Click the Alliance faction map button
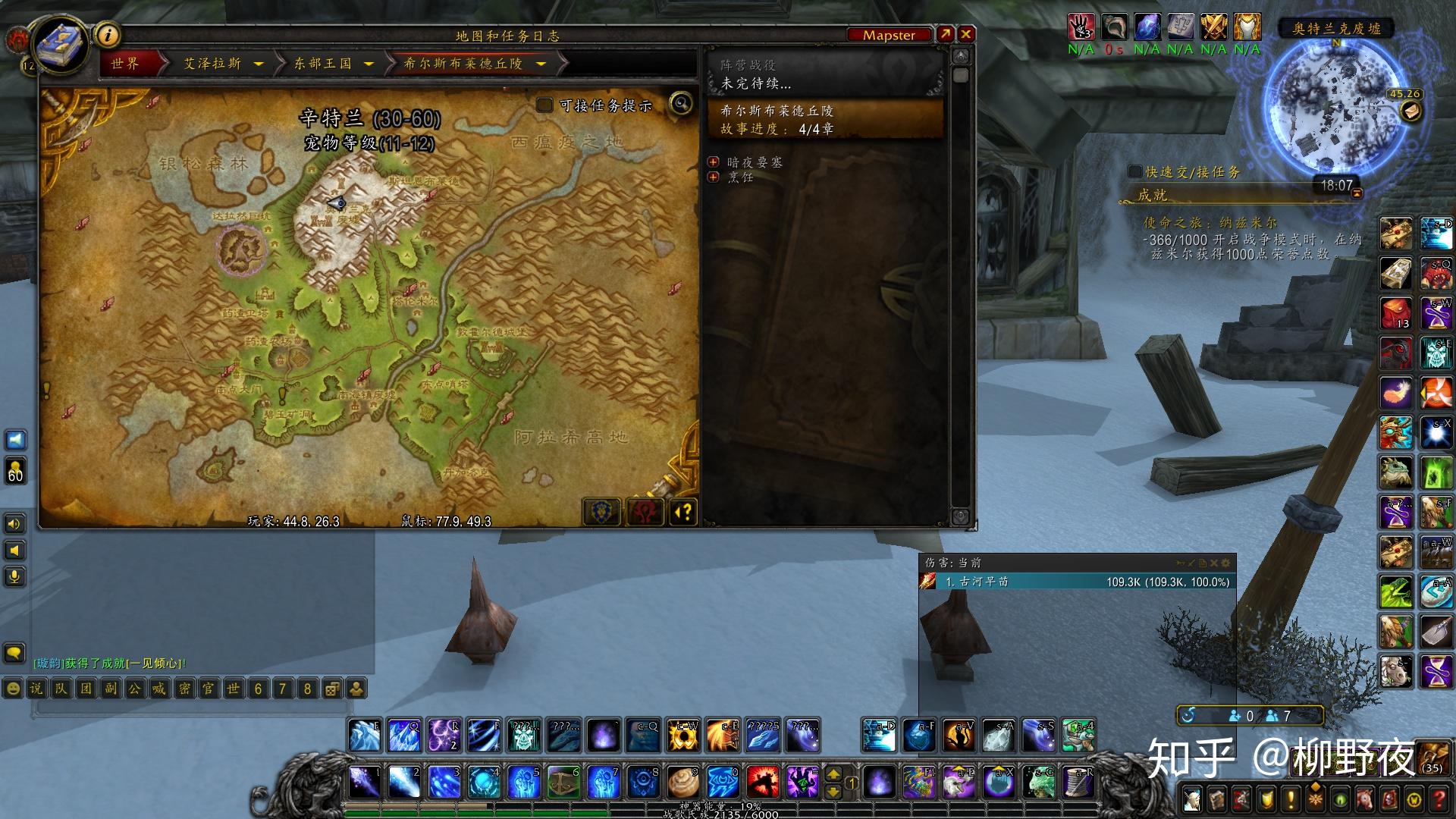The height and width of the screenshot is (819, 1456). [x=602, y=513]
